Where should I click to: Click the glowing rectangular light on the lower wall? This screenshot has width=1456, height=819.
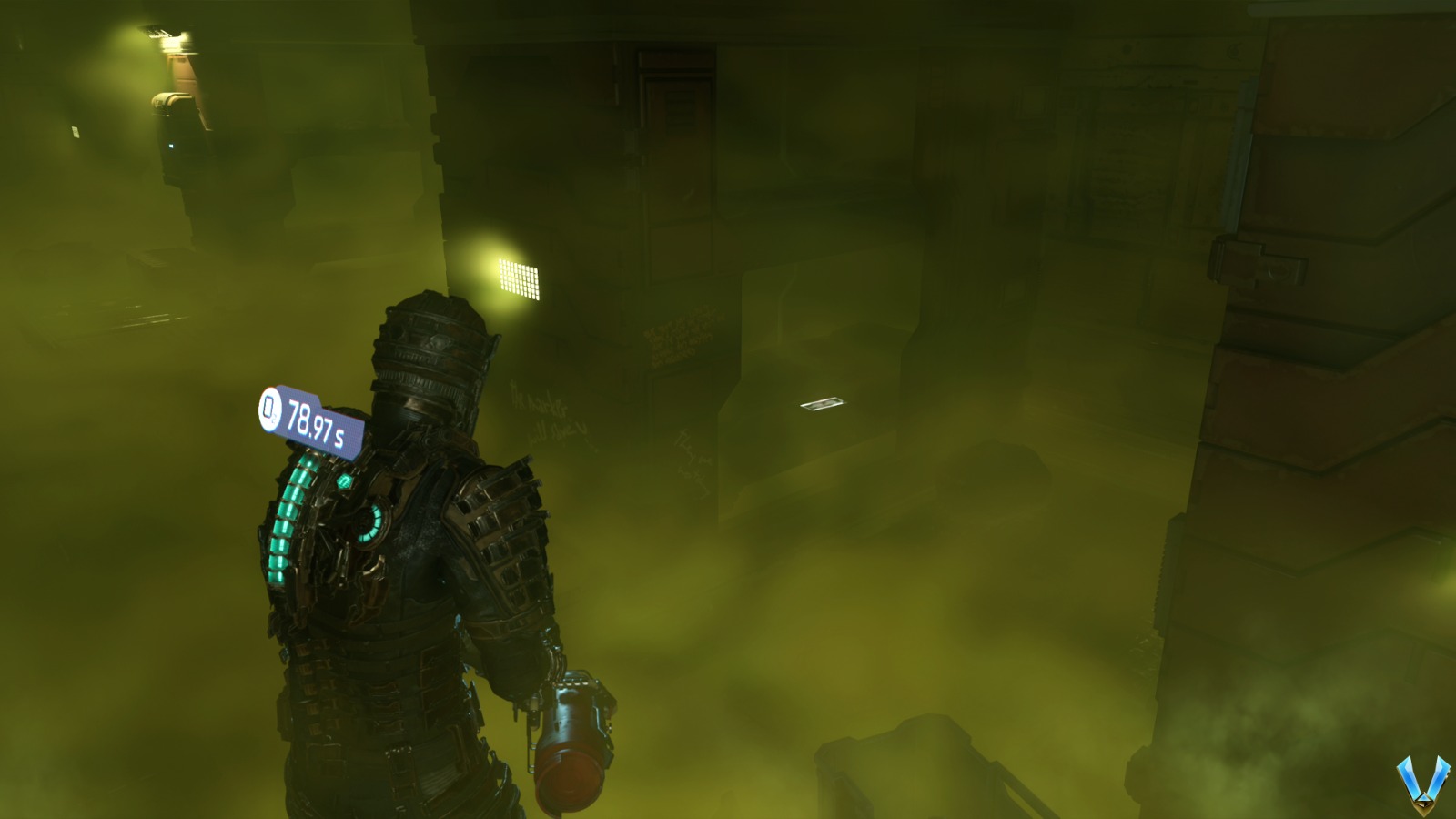(824, 403)
